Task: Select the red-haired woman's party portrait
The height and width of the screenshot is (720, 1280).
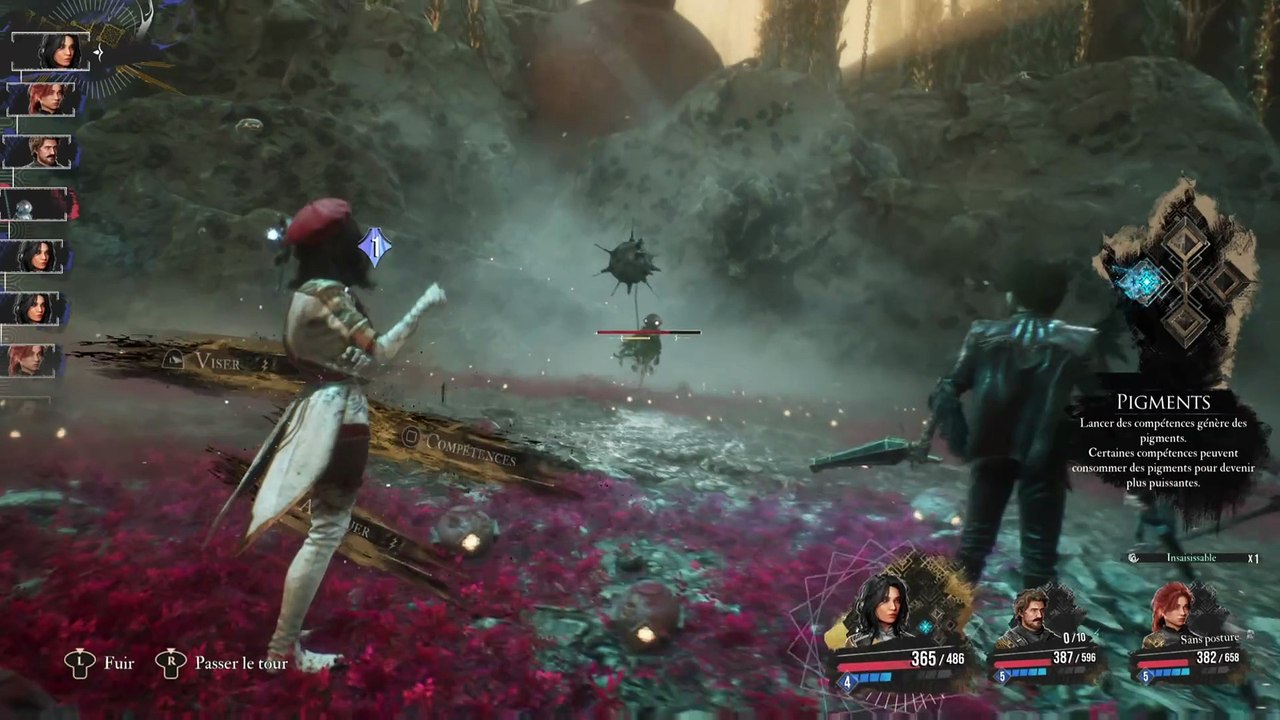Action: tap(1170, 610)
